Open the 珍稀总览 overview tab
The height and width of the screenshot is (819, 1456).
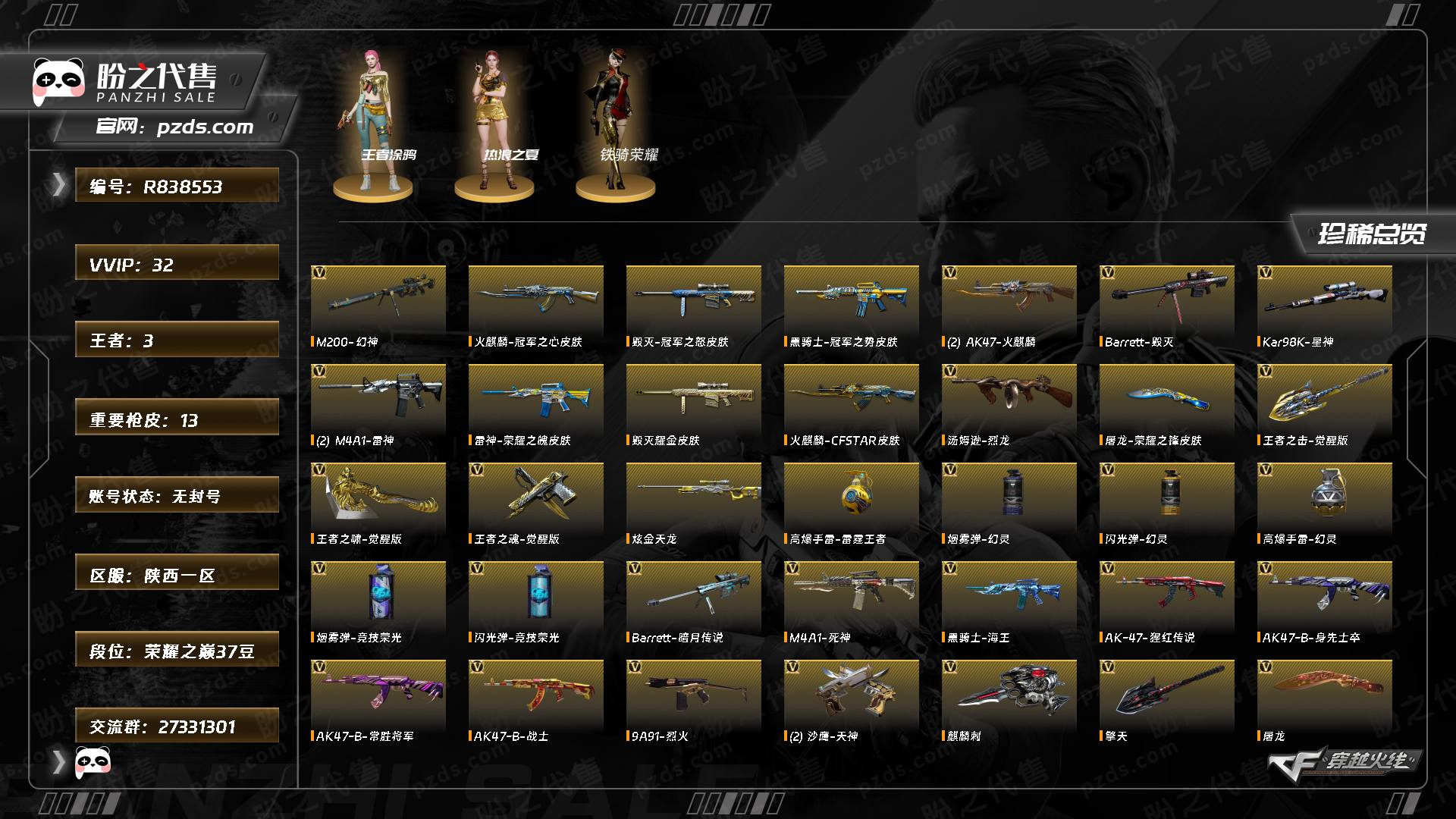pyautogui.click(x=1372, y=234)
